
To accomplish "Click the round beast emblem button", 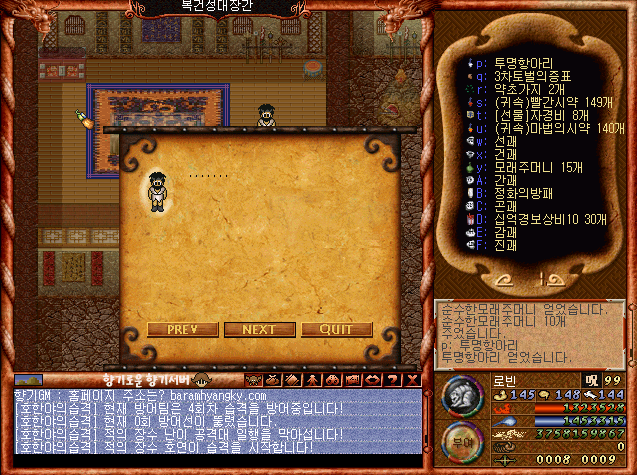I will pyautogui.click(x=459, y=394).
